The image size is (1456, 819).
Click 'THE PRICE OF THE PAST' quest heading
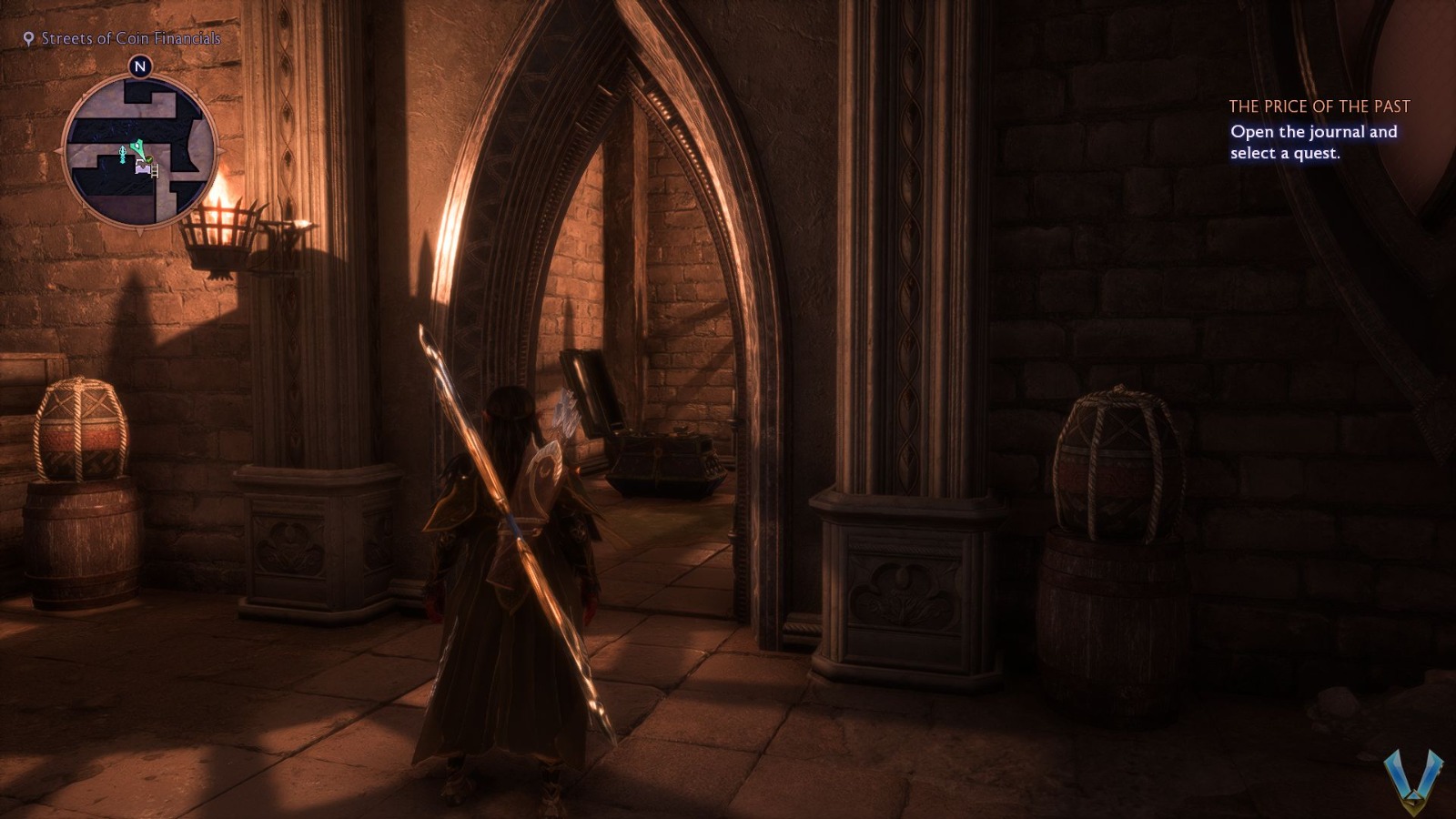point(1321,106)
